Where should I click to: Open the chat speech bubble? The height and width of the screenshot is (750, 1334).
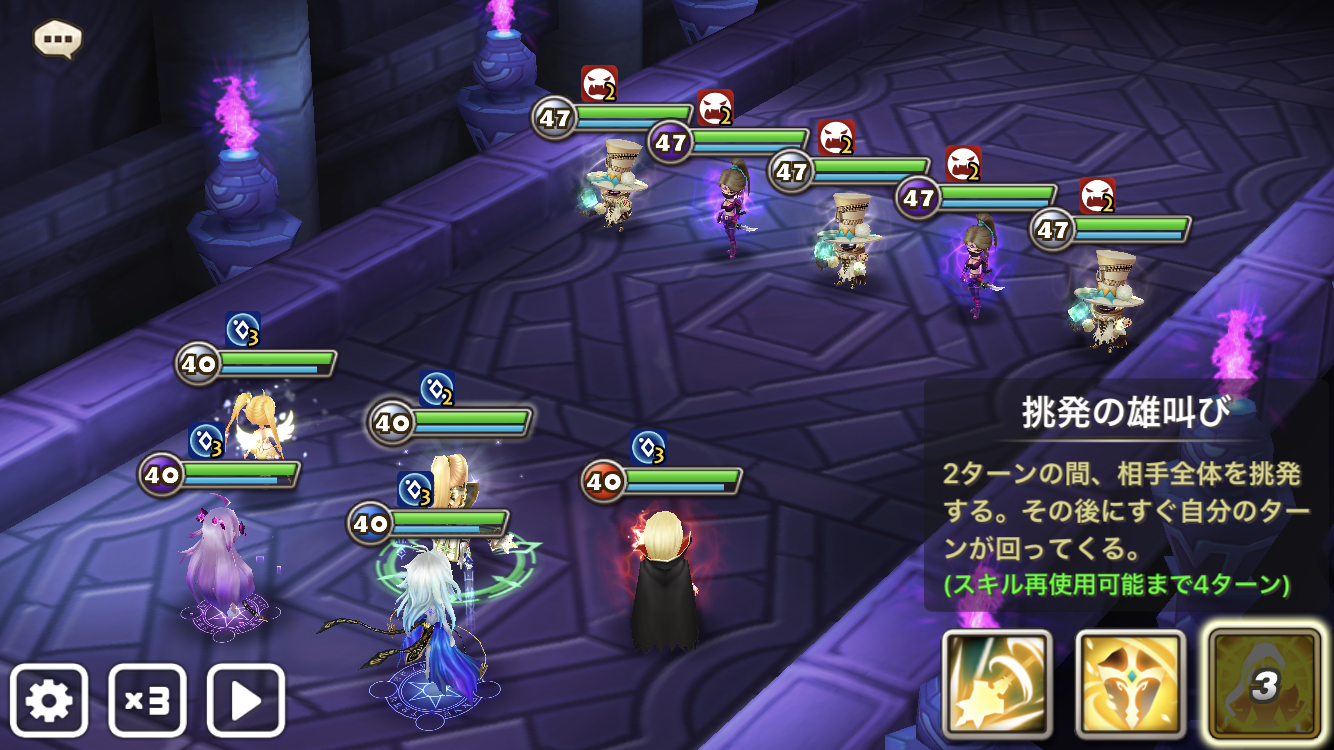[57, 39]
